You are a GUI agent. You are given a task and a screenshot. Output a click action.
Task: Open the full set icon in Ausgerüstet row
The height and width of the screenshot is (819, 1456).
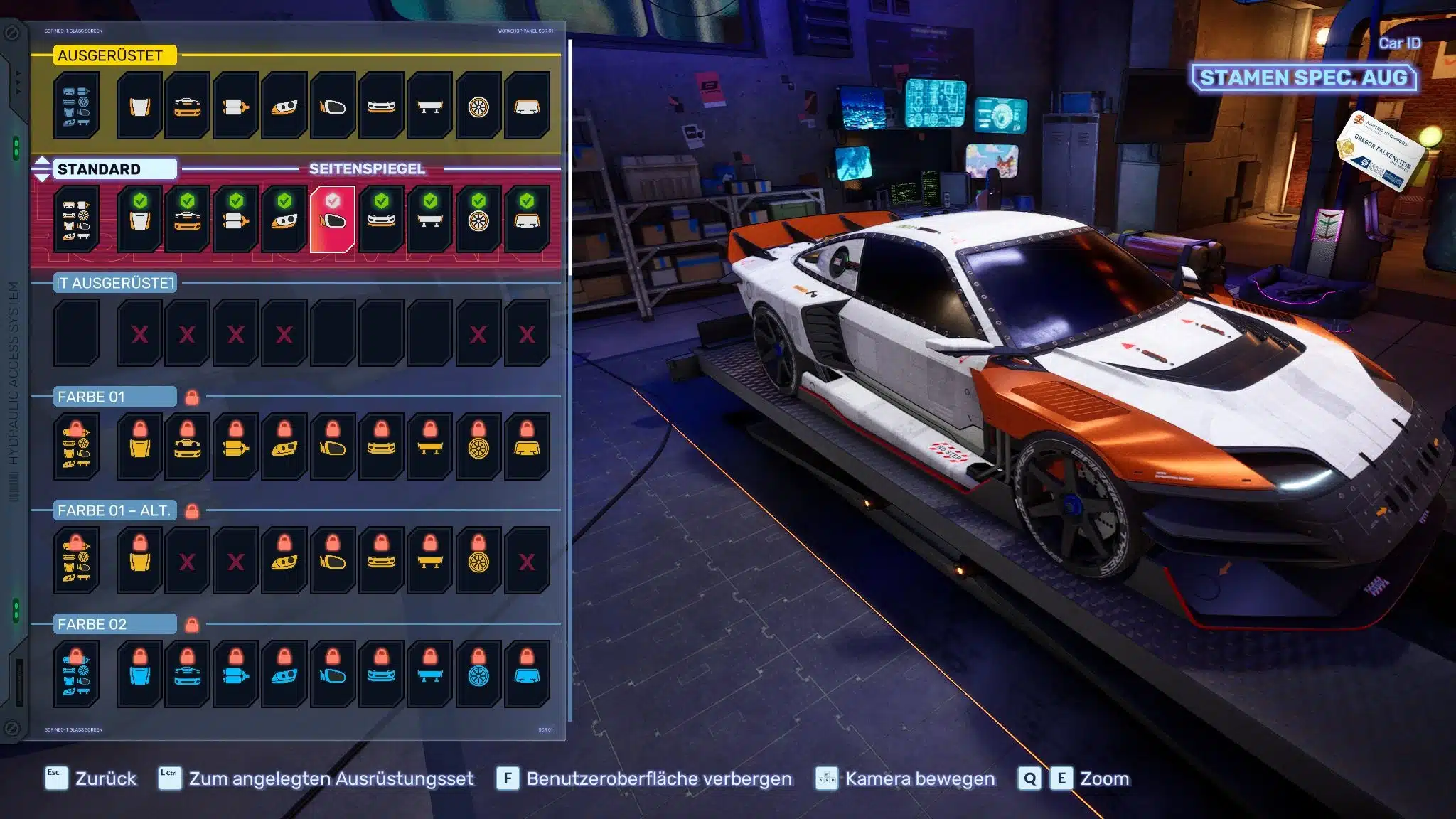tap(76, 106)
